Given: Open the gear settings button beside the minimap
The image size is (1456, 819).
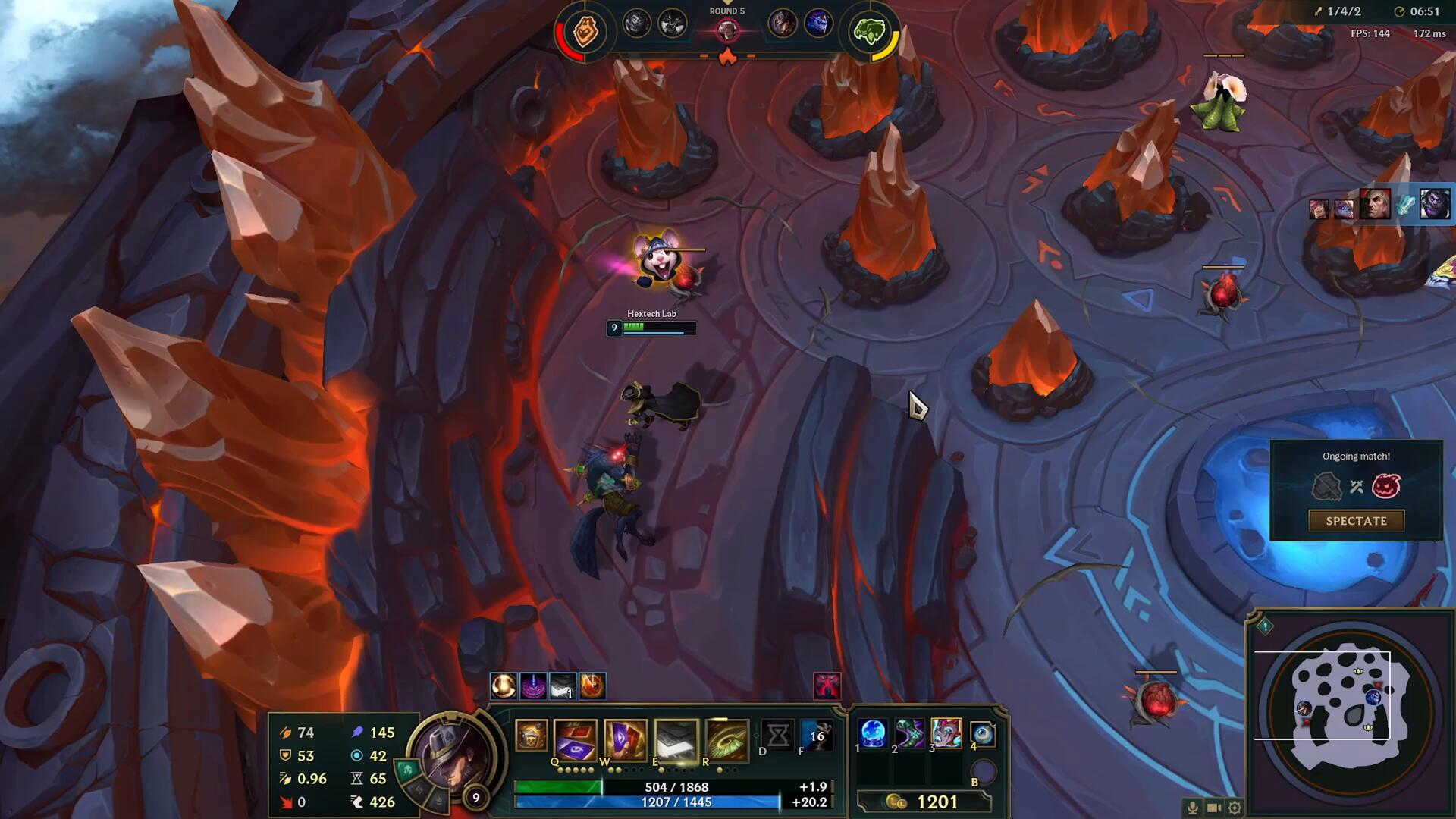Looking at the screenshot, I should [1235, 808].
